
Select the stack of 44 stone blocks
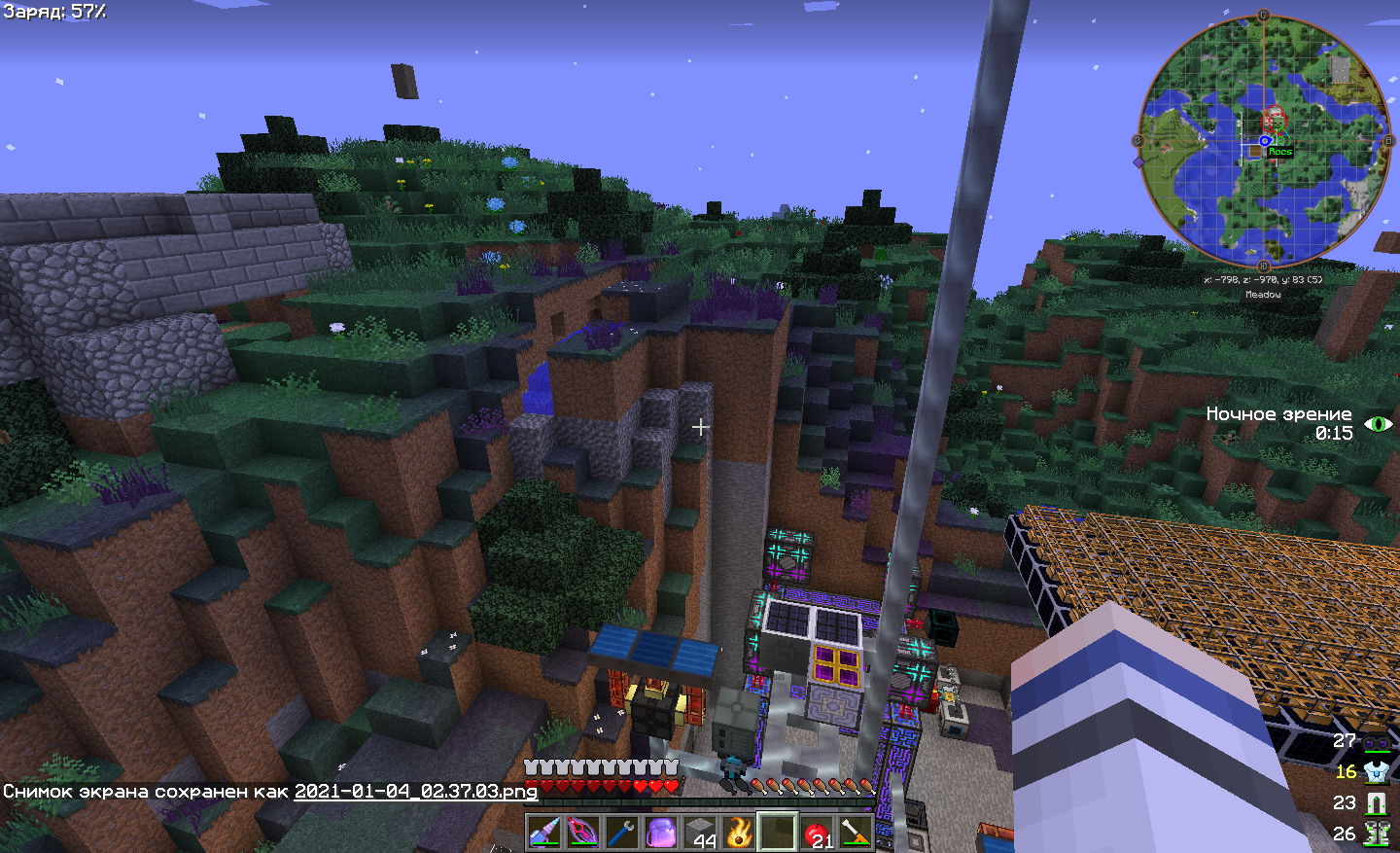click(700, 833)
